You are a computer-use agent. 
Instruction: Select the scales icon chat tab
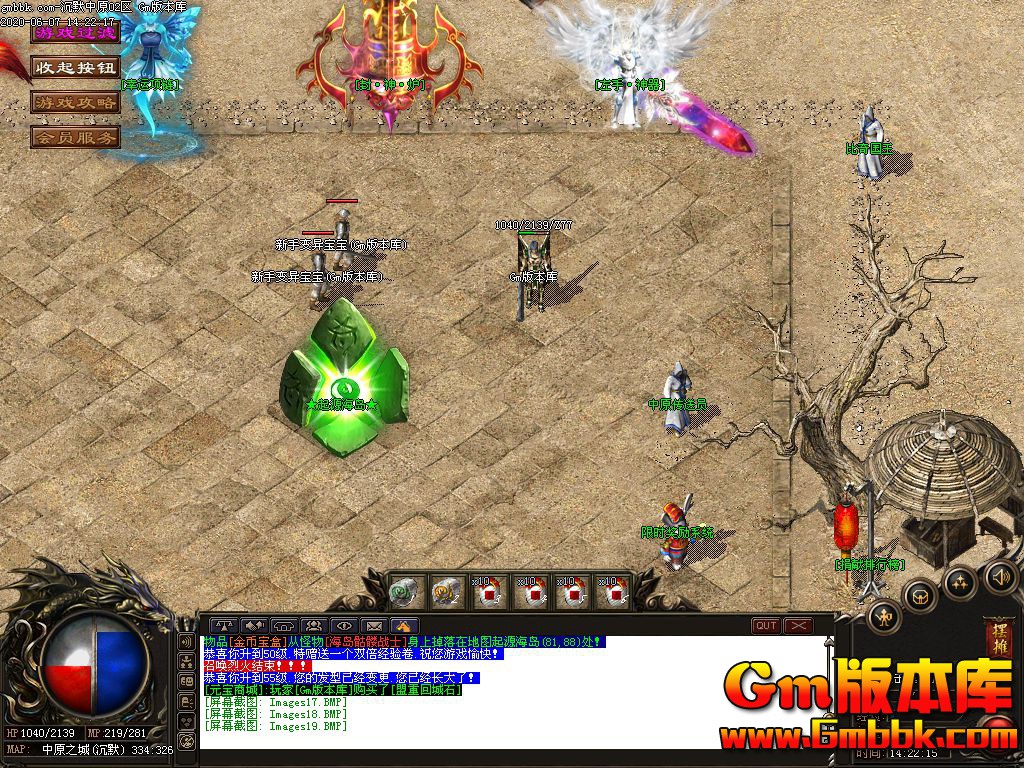pyautogui.click(x=223, y=626)
